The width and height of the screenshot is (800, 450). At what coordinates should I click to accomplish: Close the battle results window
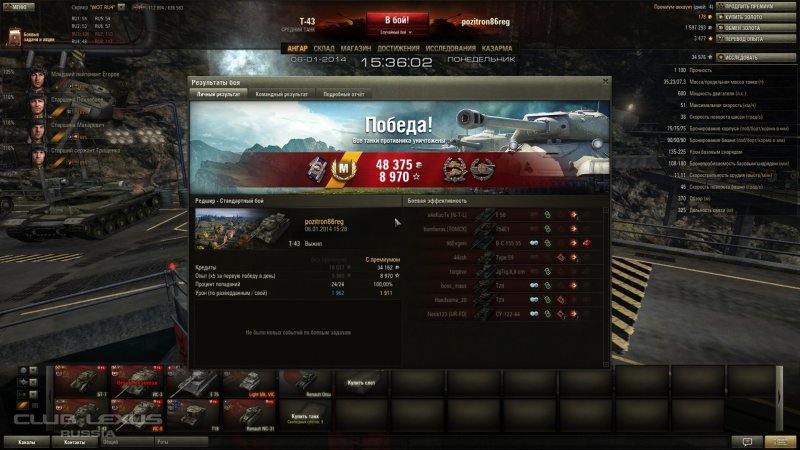click(605, 81)
